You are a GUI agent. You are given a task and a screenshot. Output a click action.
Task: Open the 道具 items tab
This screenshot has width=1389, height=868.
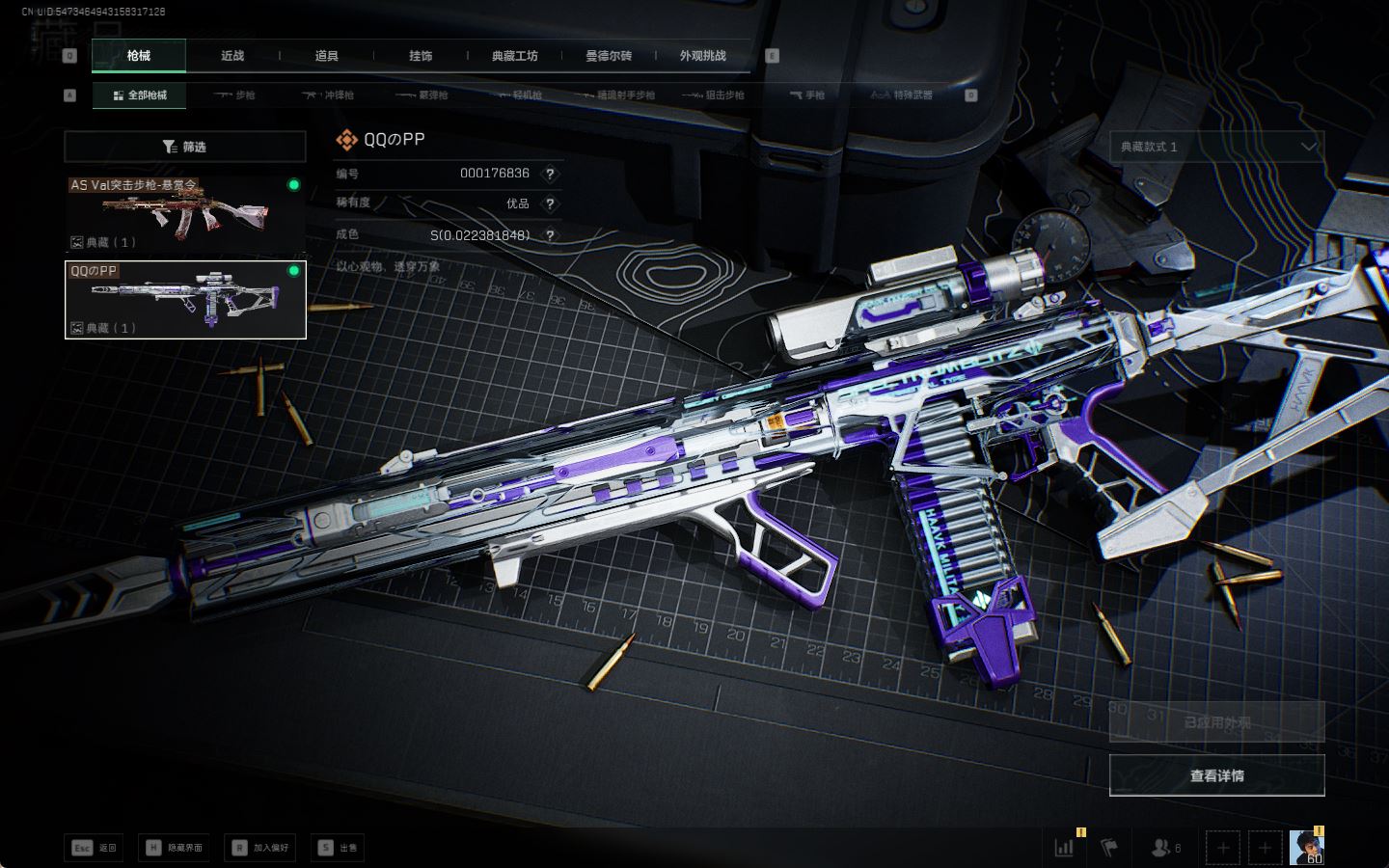pos(327,56)
